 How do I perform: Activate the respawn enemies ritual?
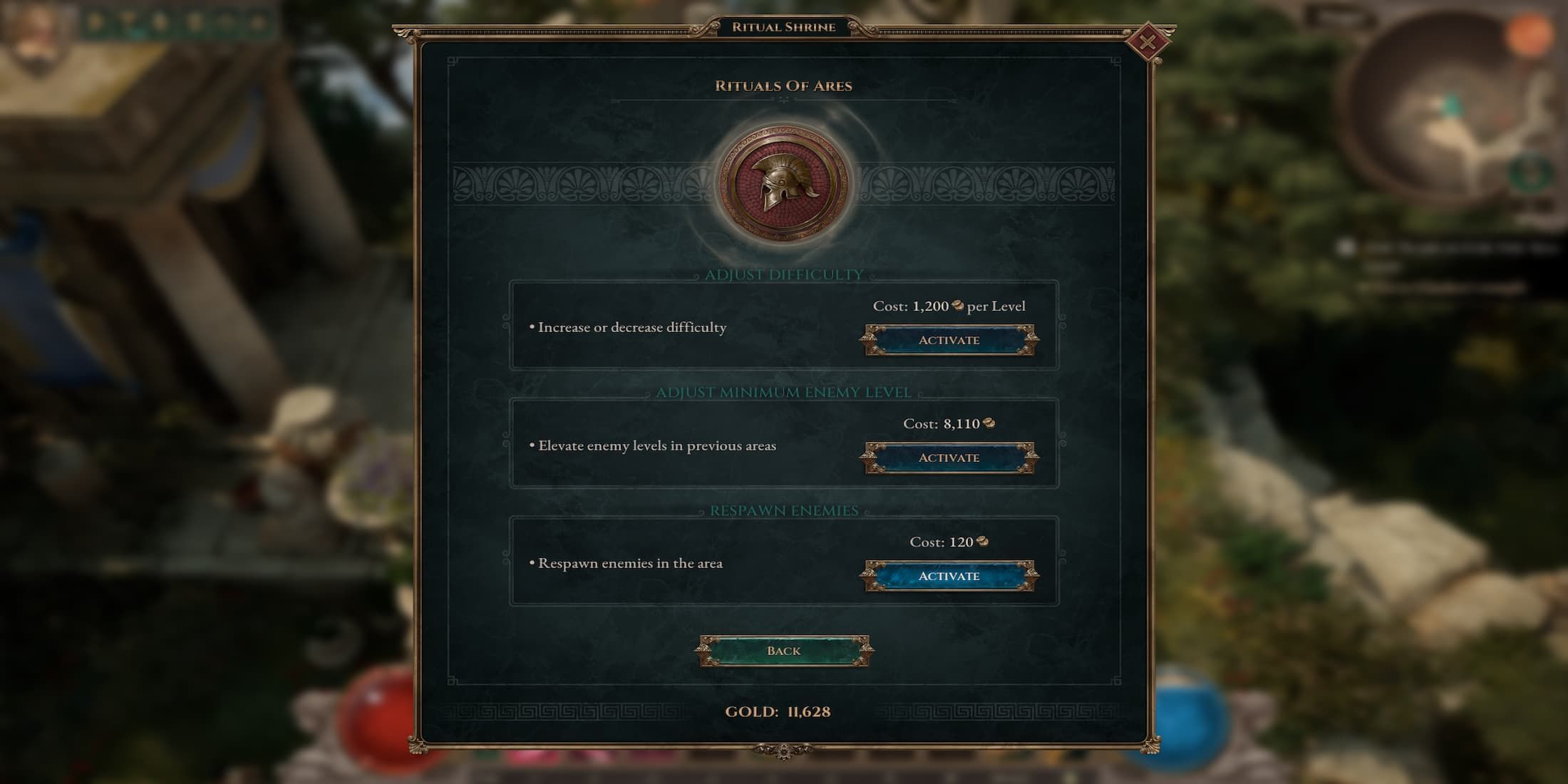coord(948,574)
